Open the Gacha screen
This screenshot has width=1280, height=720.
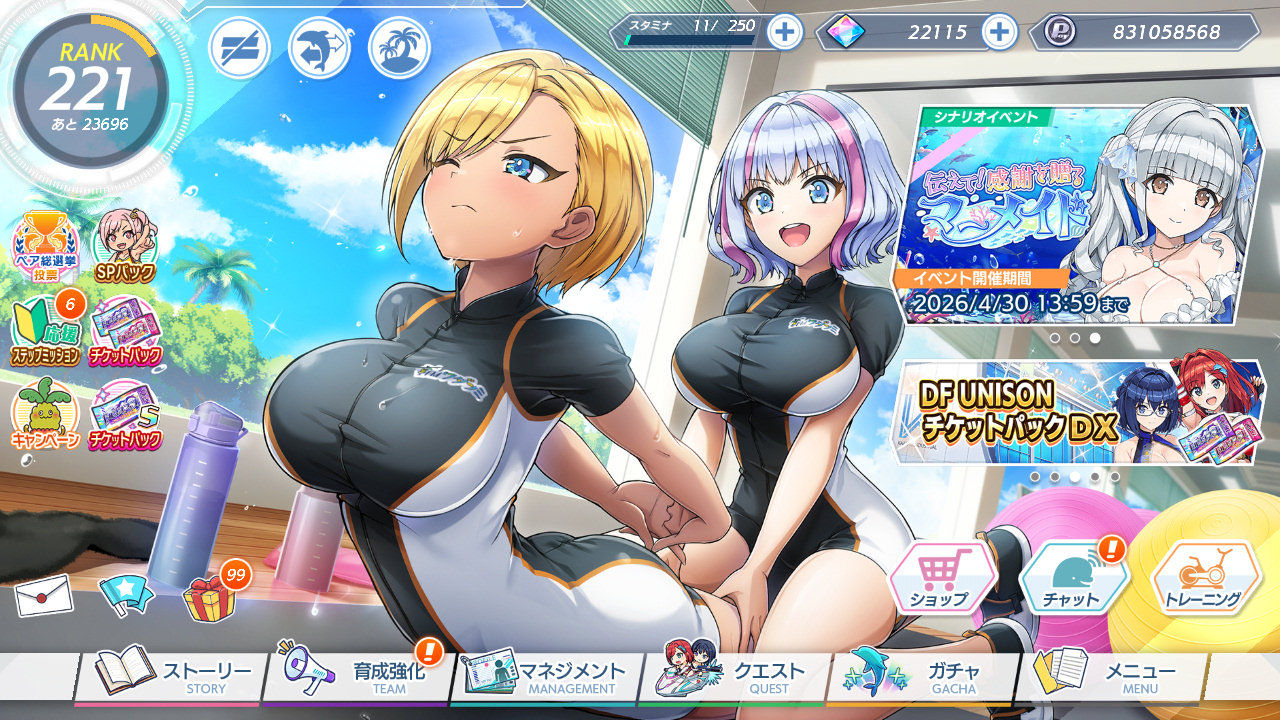922,676
